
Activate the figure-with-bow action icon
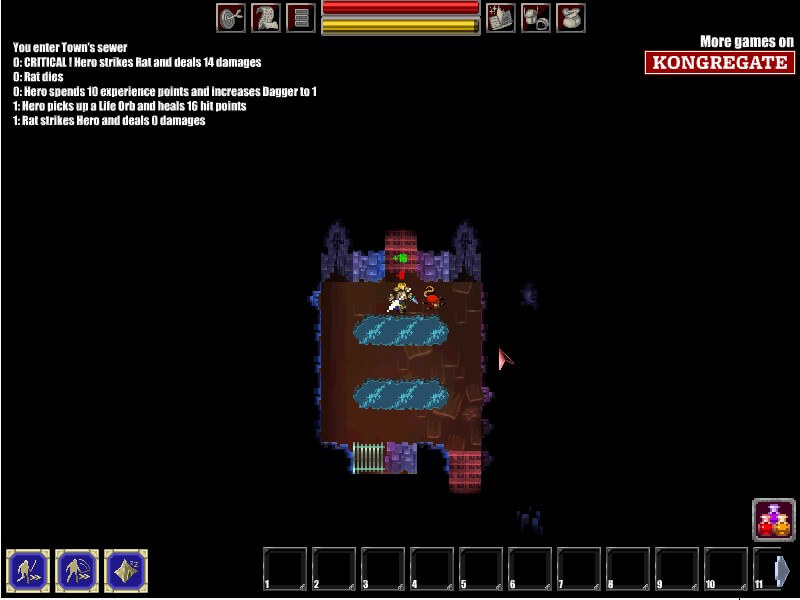coord(76,570)
